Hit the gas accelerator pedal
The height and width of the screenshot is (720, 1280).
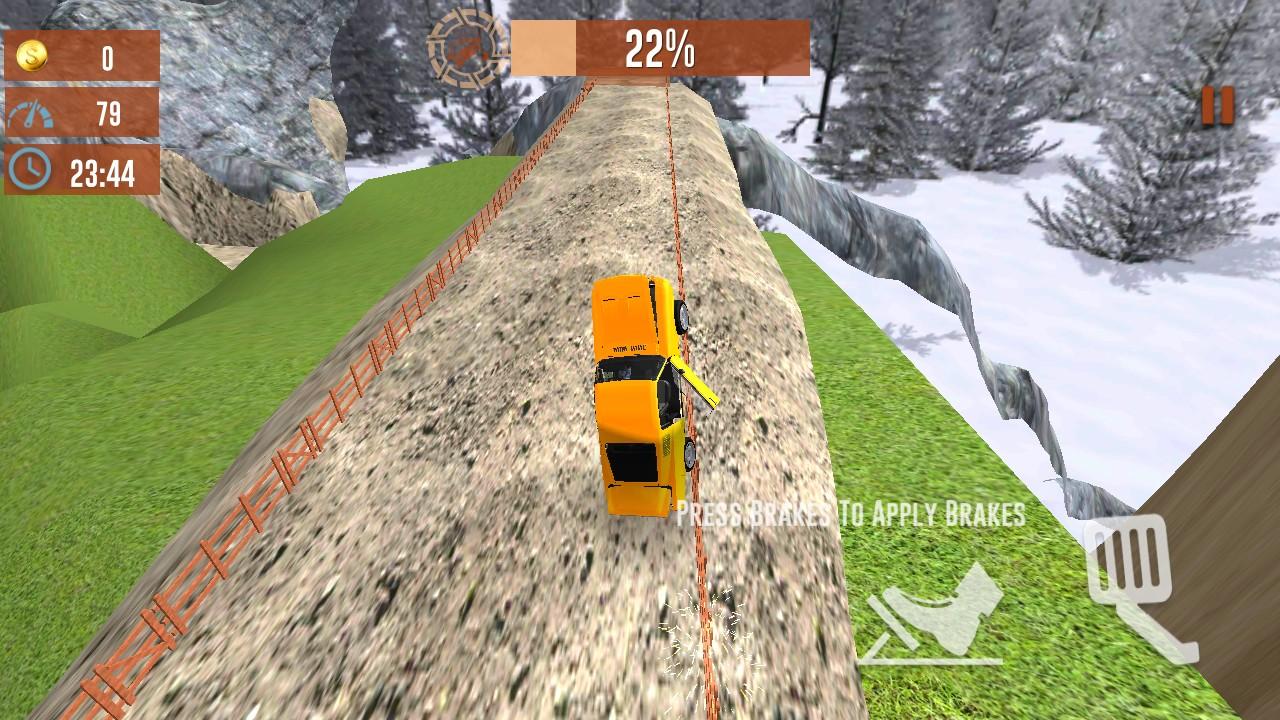[x=1138, y=585]
